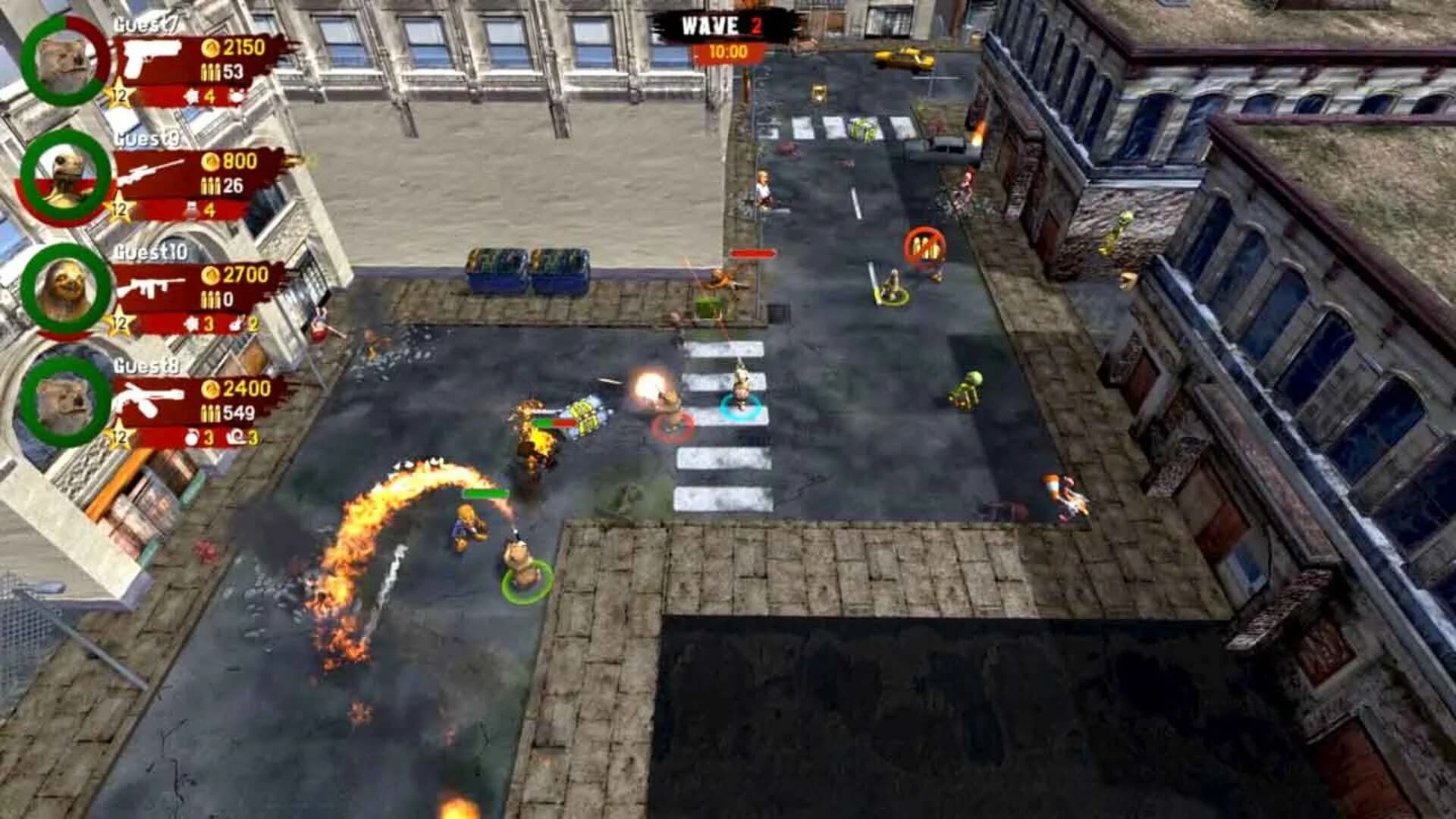Click Guest10's melee fist icon
This screenshot has width=1456, height=819.
pyautogui.click(x=237, y=324)
